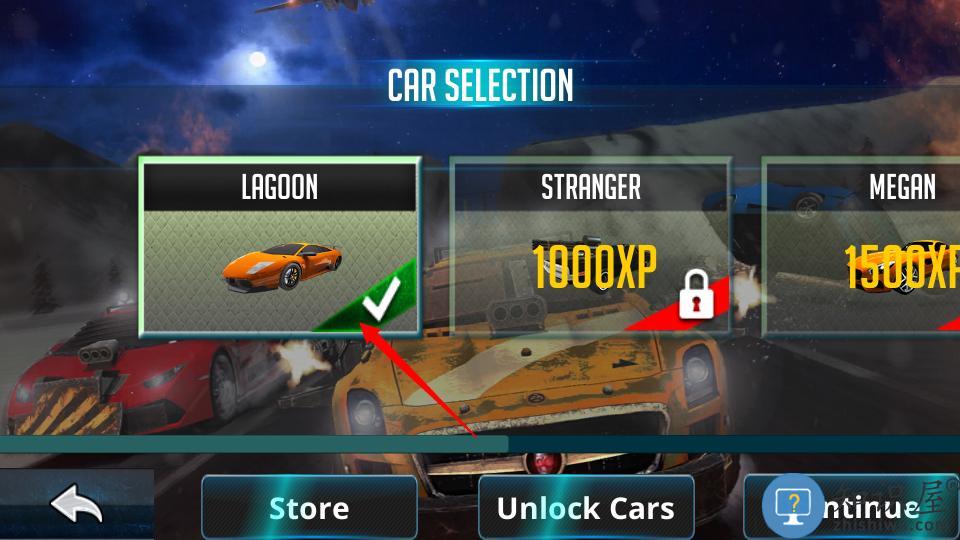Click the Unlock Cars button
This screenshot has width=960, height=540.
(x=586, y=508)
